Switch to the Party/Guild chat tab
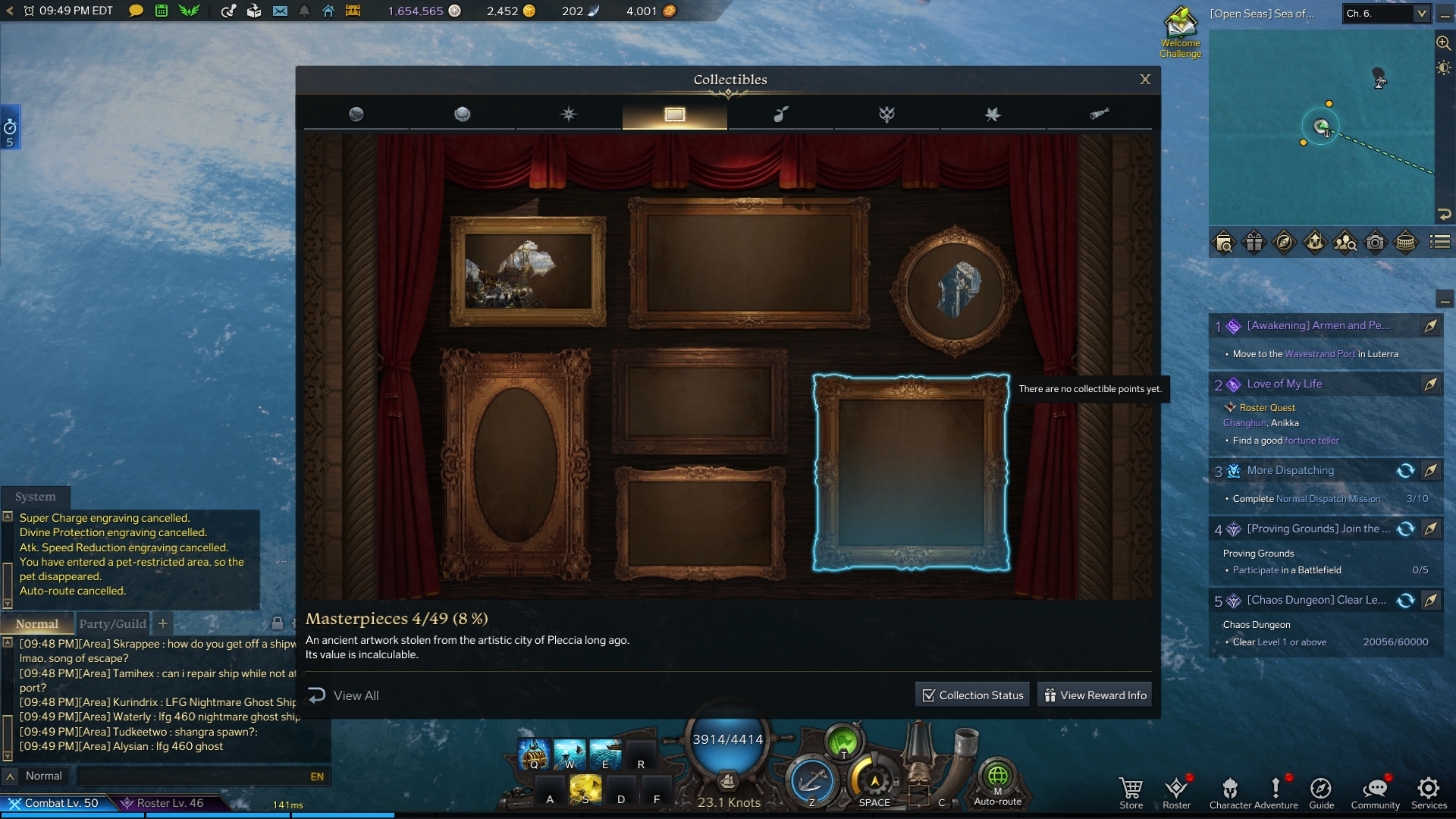Image resolution: width=1456 pixels, height=819 pixels. 112,623
